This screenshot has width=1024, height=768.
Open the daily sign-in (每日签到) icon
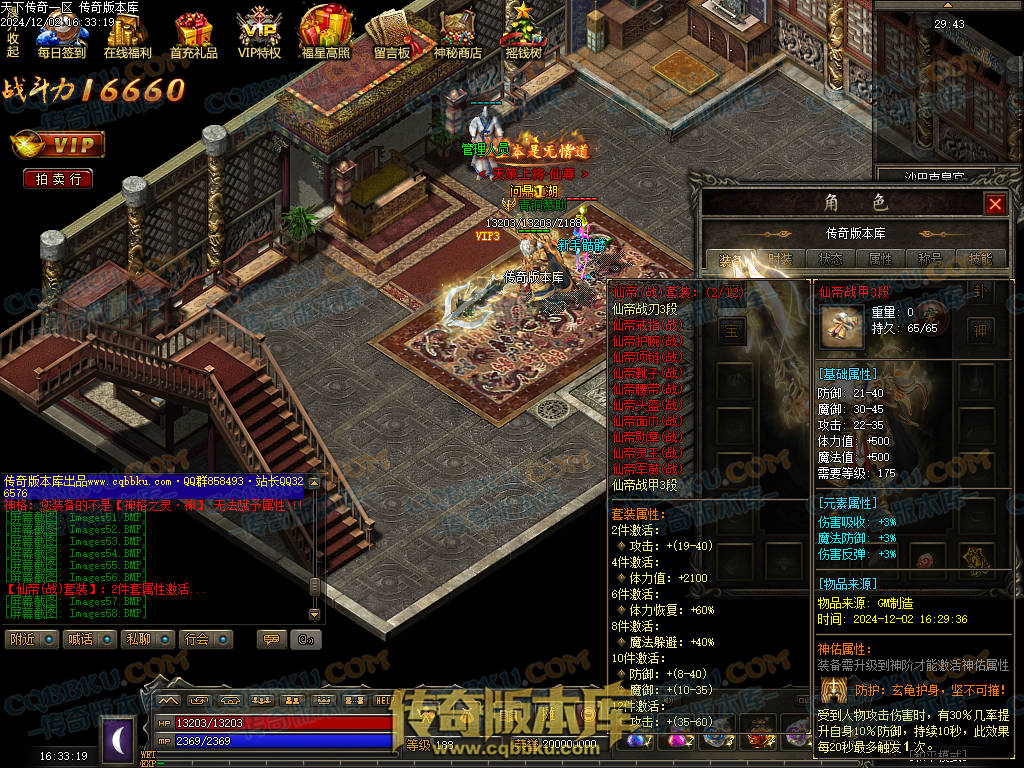pyautogui.click(x=61, y=36)
